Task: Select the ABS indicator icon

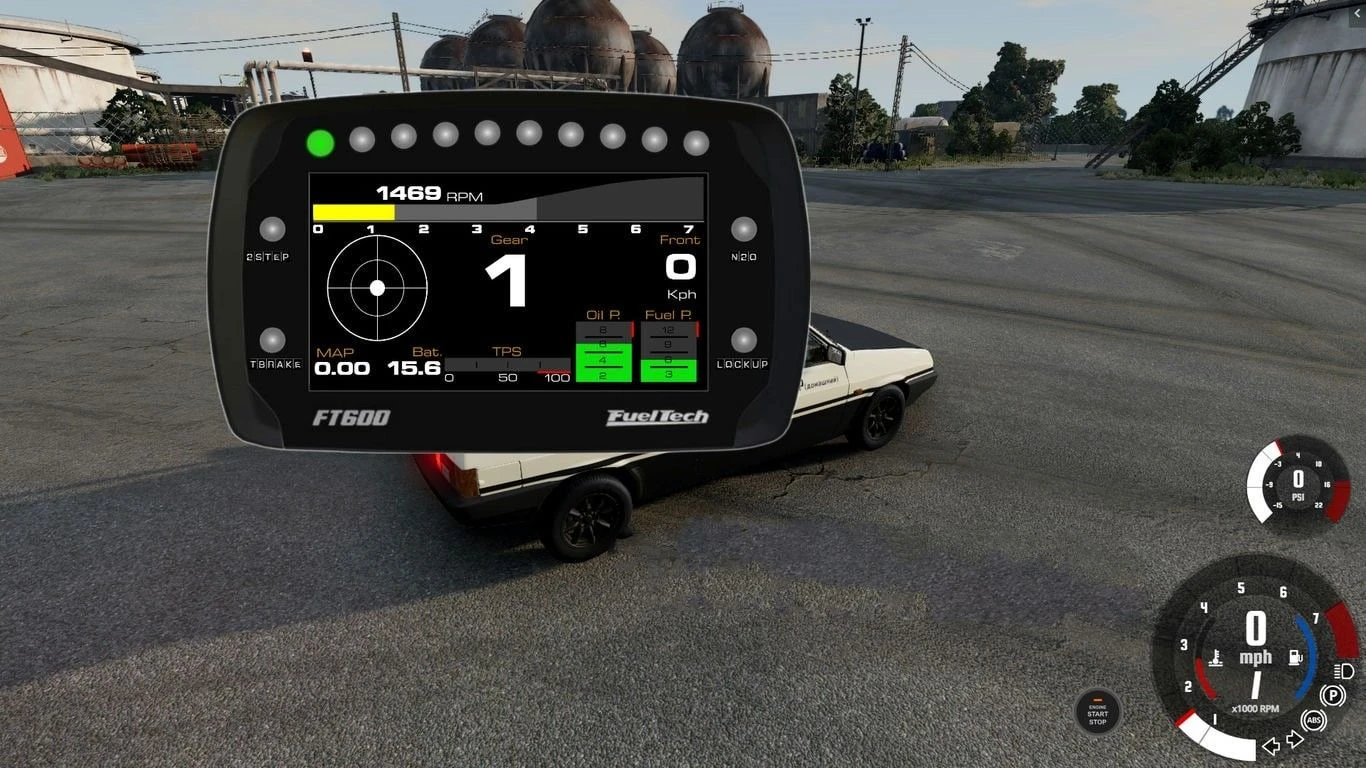Action: point(1312,720)
